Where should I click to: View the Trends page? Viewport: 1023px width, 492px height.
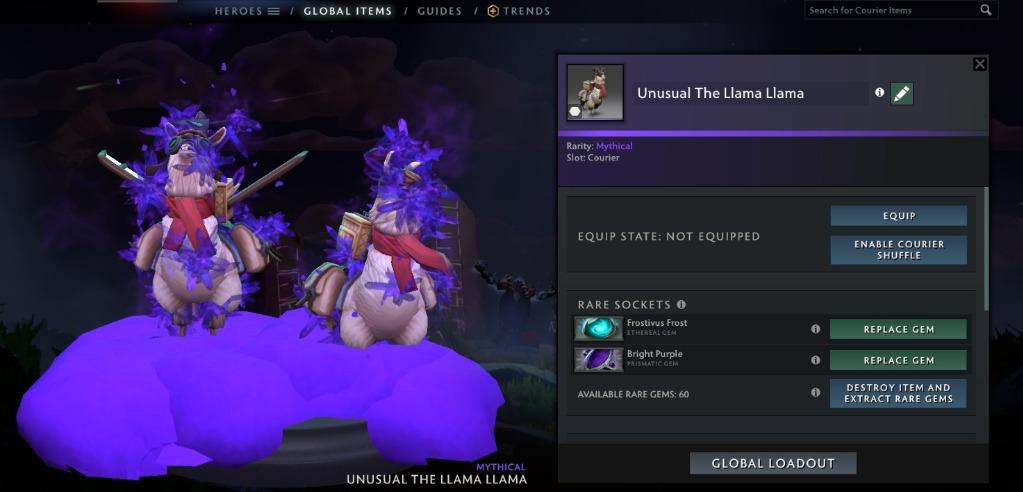click(x=519, y=11)
